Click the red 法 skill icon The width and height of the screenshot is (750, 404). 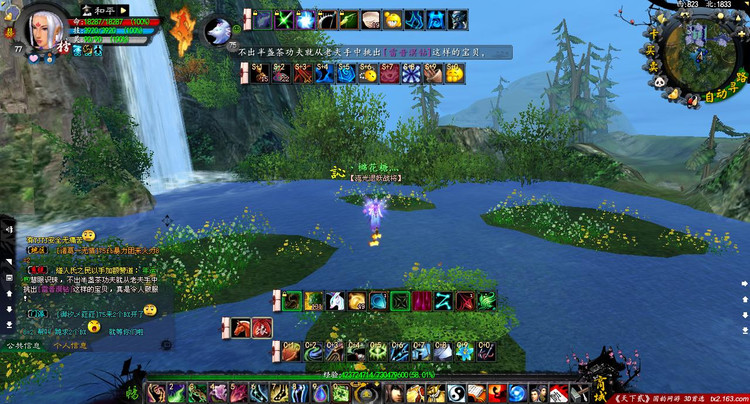[x=260, y=327]
